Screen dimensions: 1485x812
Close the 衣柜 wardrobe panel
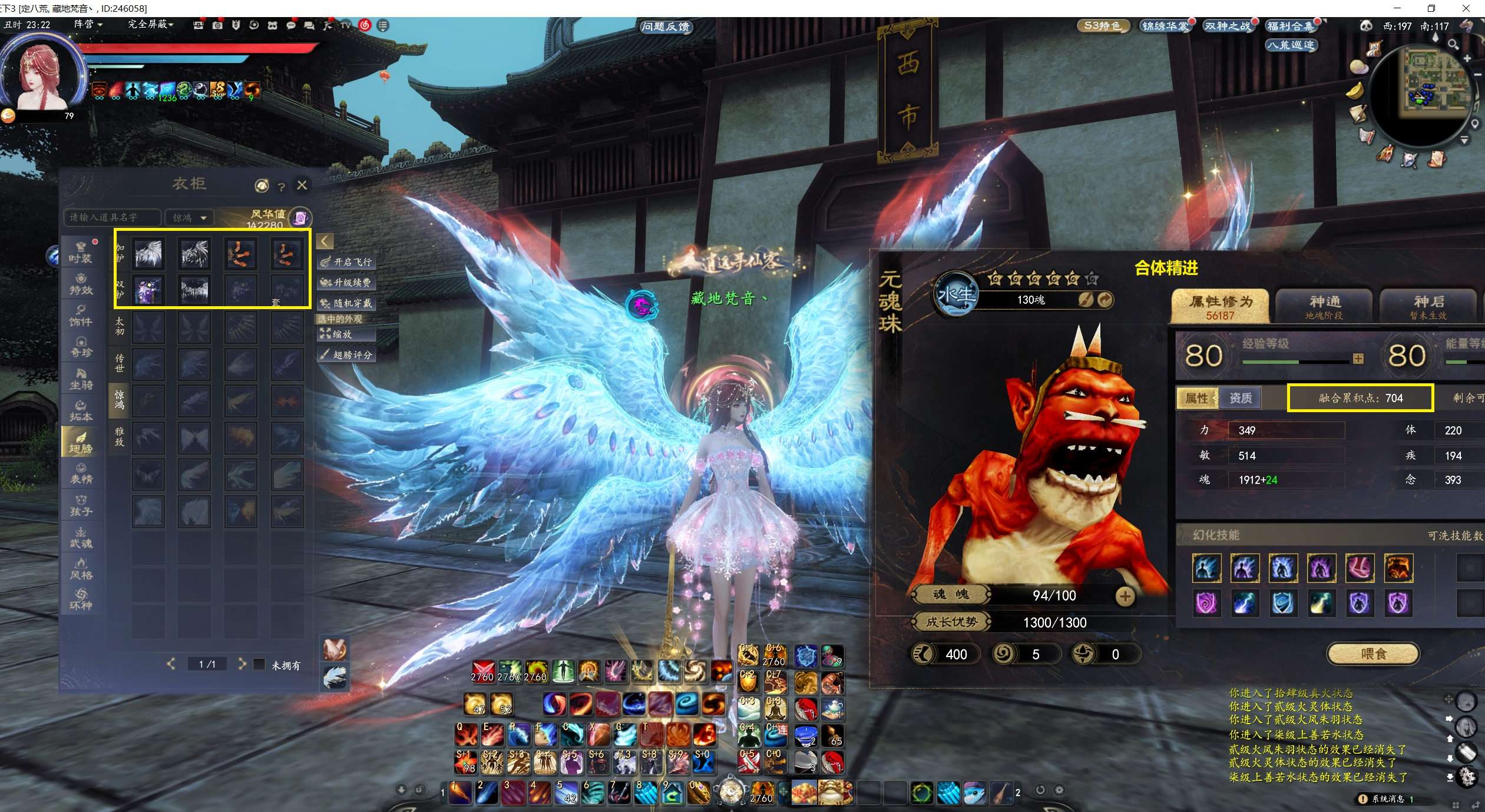(302, 185)
